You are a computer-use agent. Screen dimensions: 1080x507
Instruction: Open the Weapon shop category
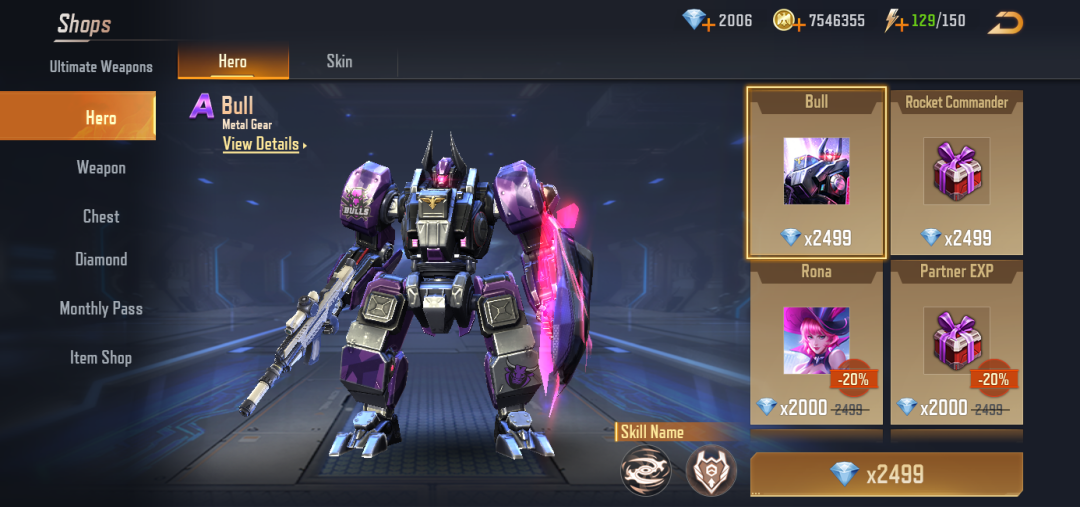101,167
